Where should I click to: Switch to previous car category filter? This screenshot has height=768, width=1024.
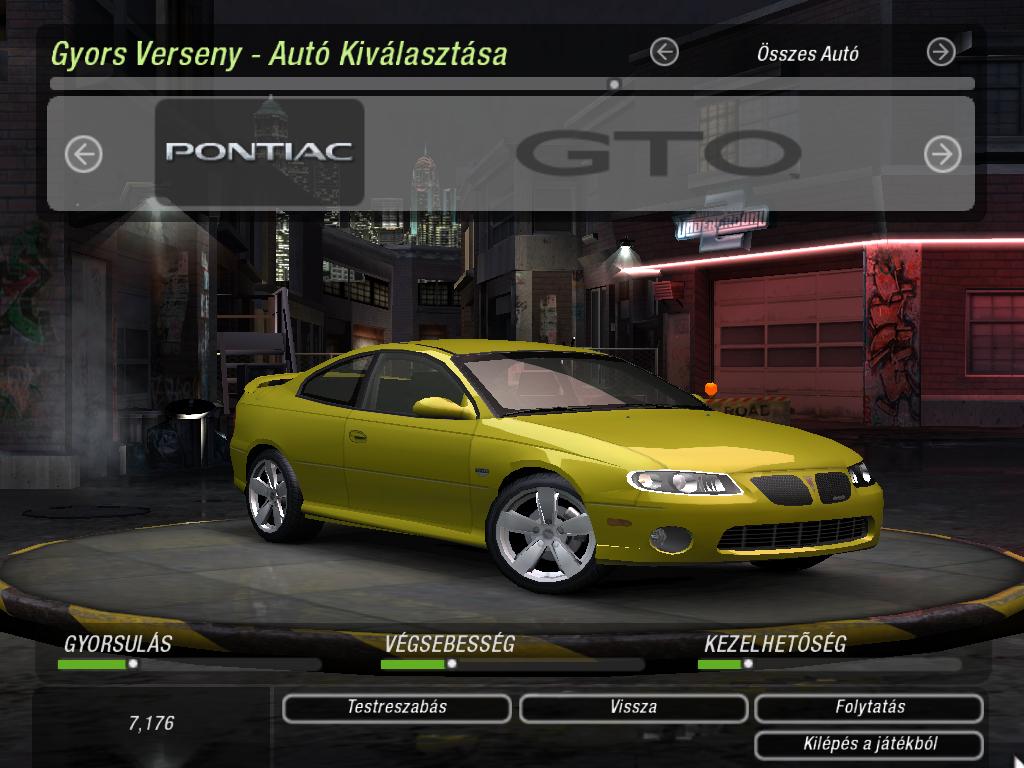[664, 52]
